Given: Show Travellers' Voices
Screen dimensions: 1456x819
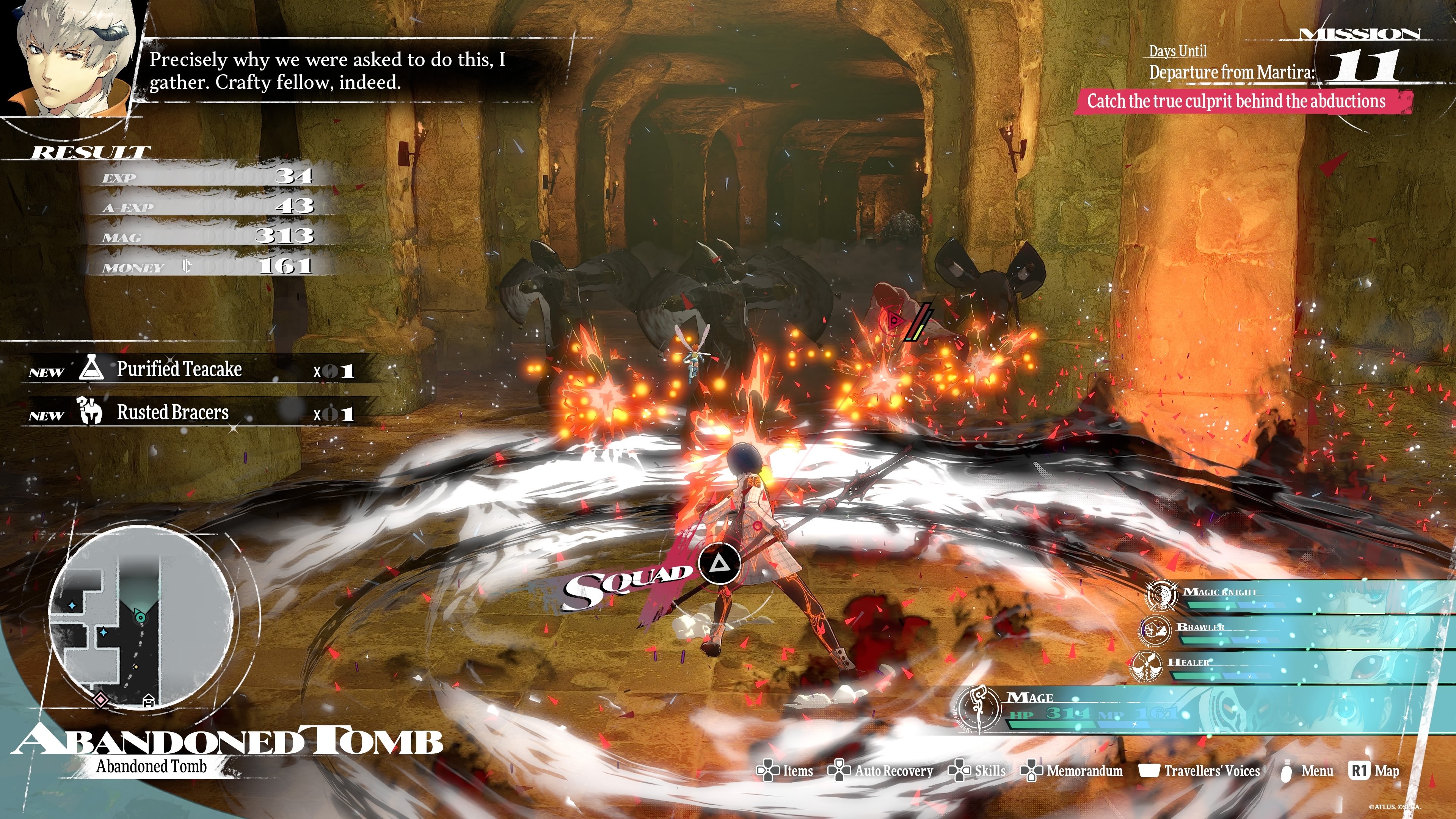Looking at the screenshot, I should click(x=1199, y=771).
